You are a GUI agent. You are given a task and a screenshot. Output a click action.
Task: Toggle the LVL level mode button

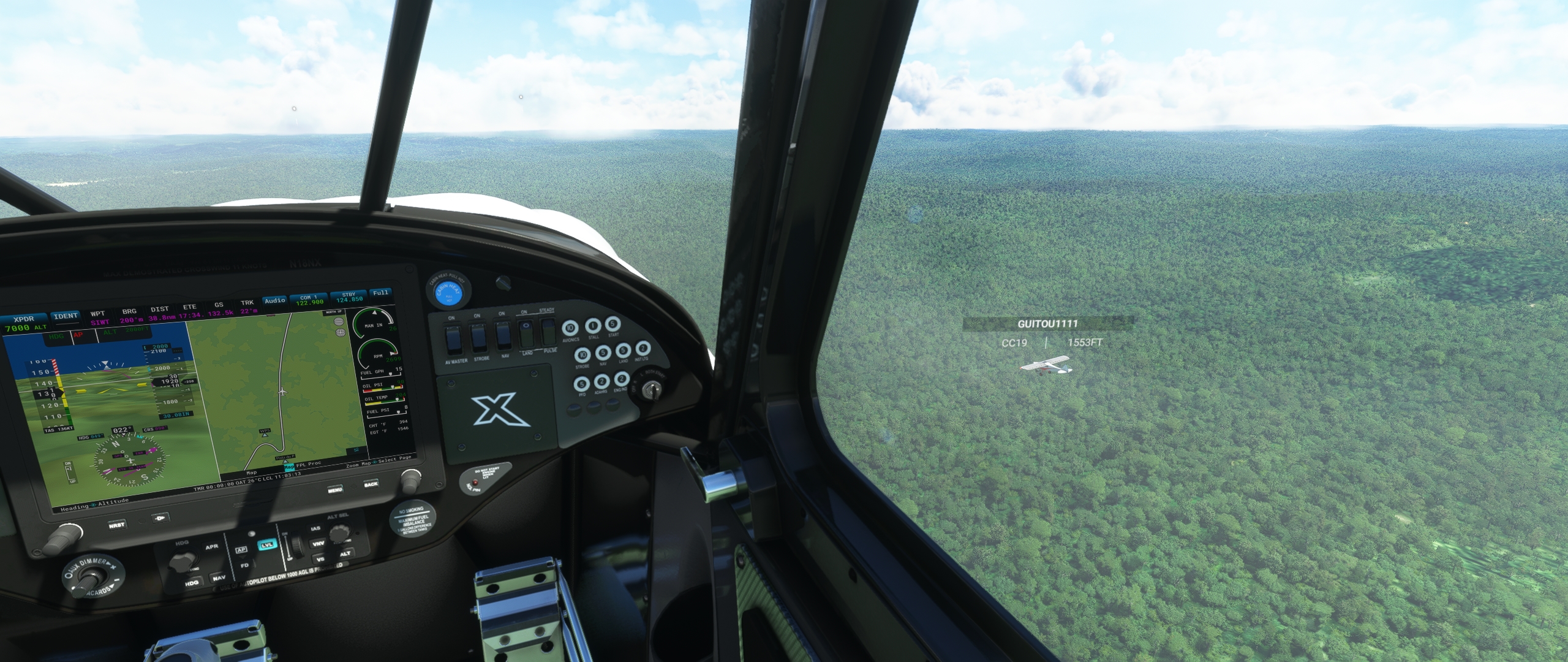267,546
